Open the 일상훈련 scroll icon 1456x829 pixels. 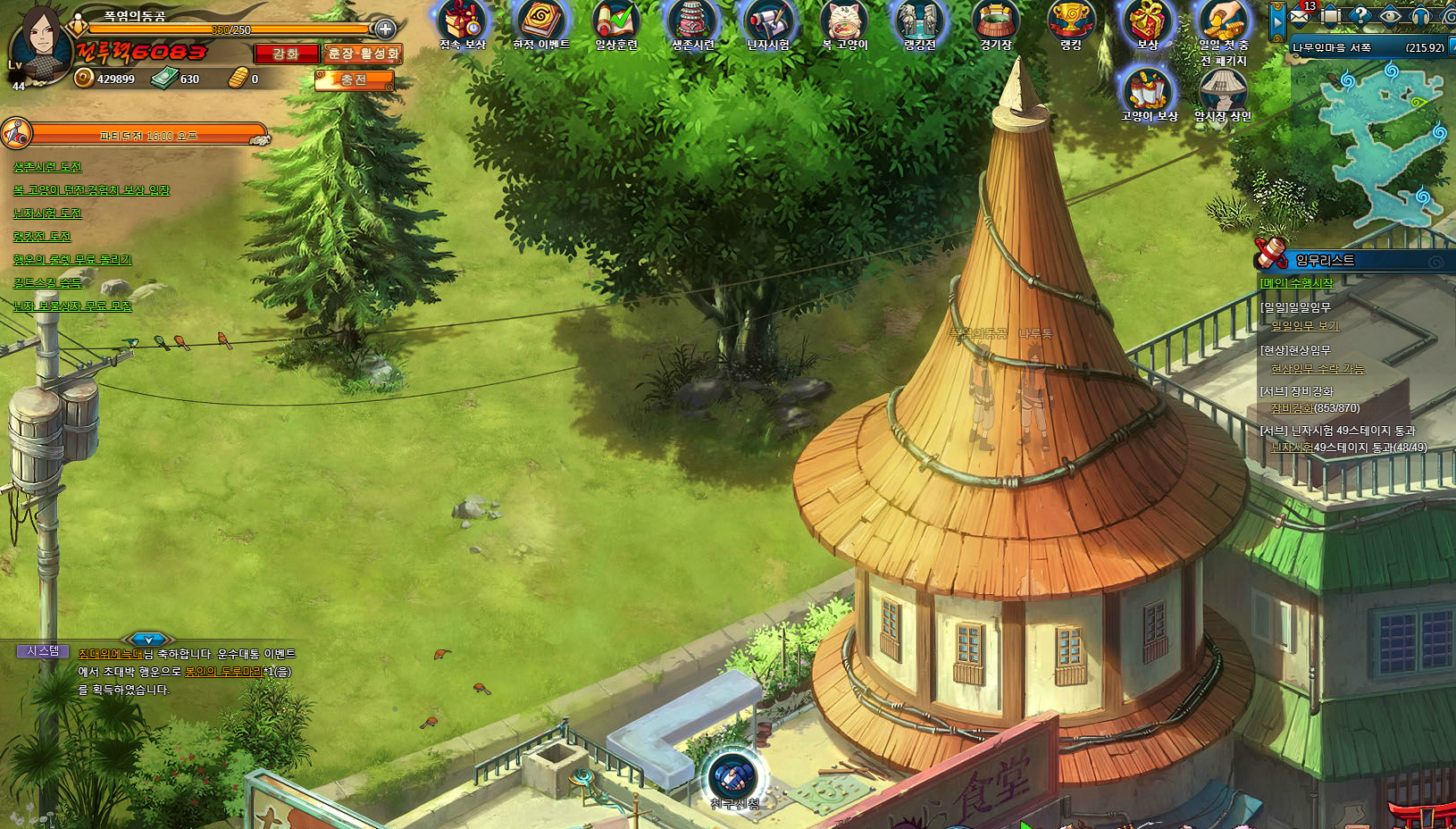click(616, 22)
